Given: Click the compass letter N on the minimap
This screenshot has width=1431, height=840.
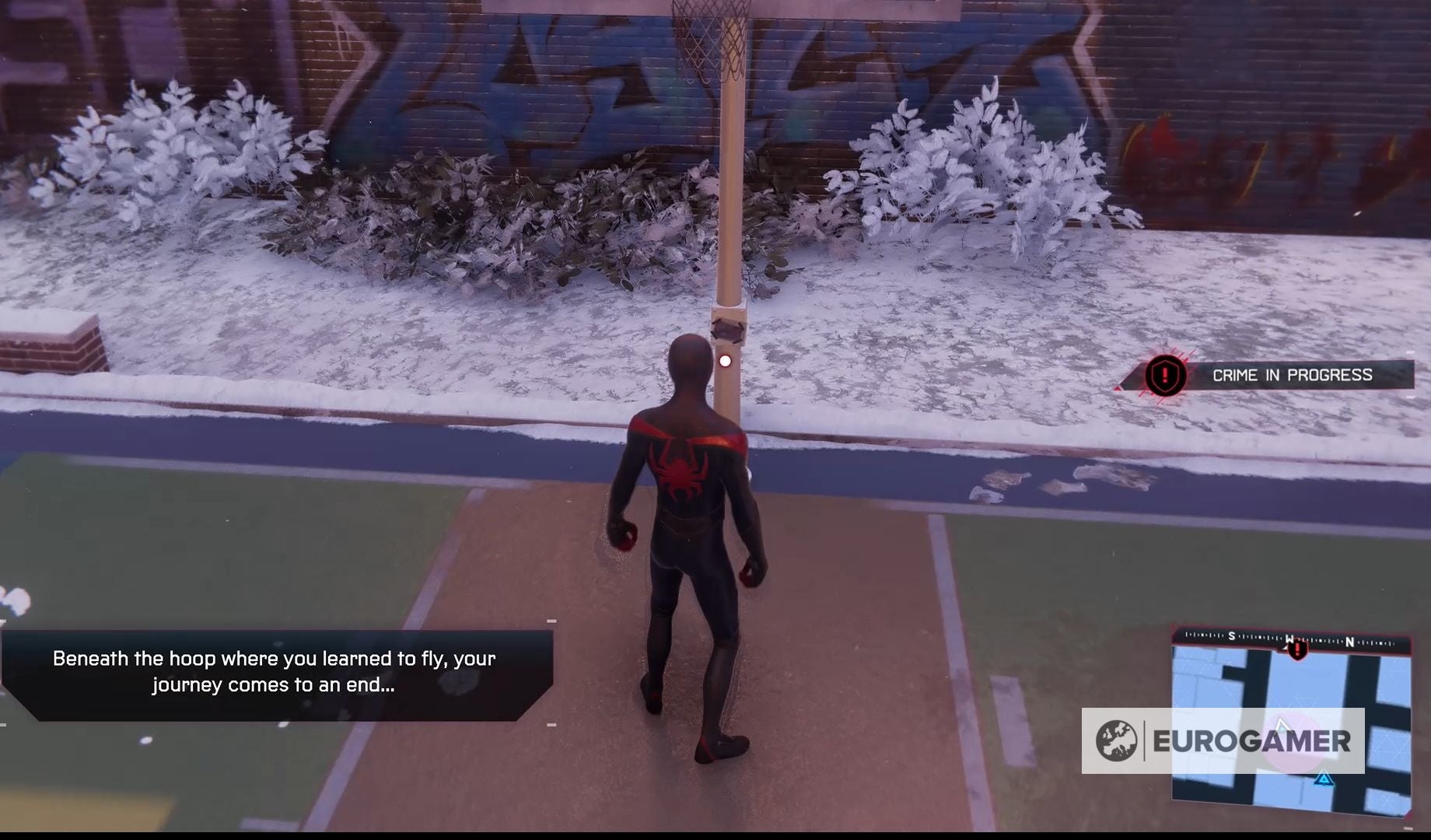Looking at the screenshot, I should coord(1349,642).
